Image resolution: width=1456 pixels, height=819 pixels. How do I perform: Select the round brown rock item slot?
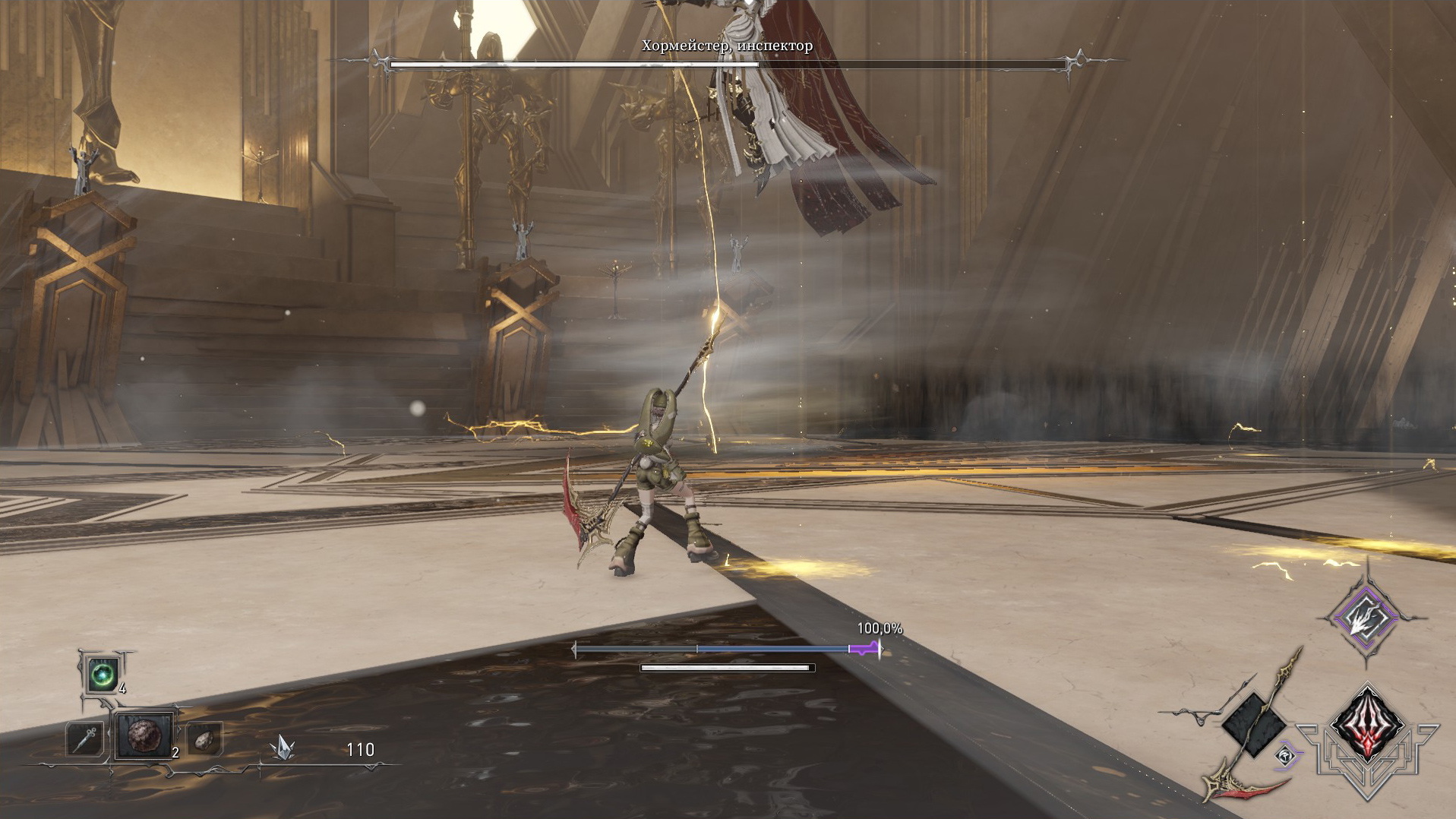[x=144, y=735]
